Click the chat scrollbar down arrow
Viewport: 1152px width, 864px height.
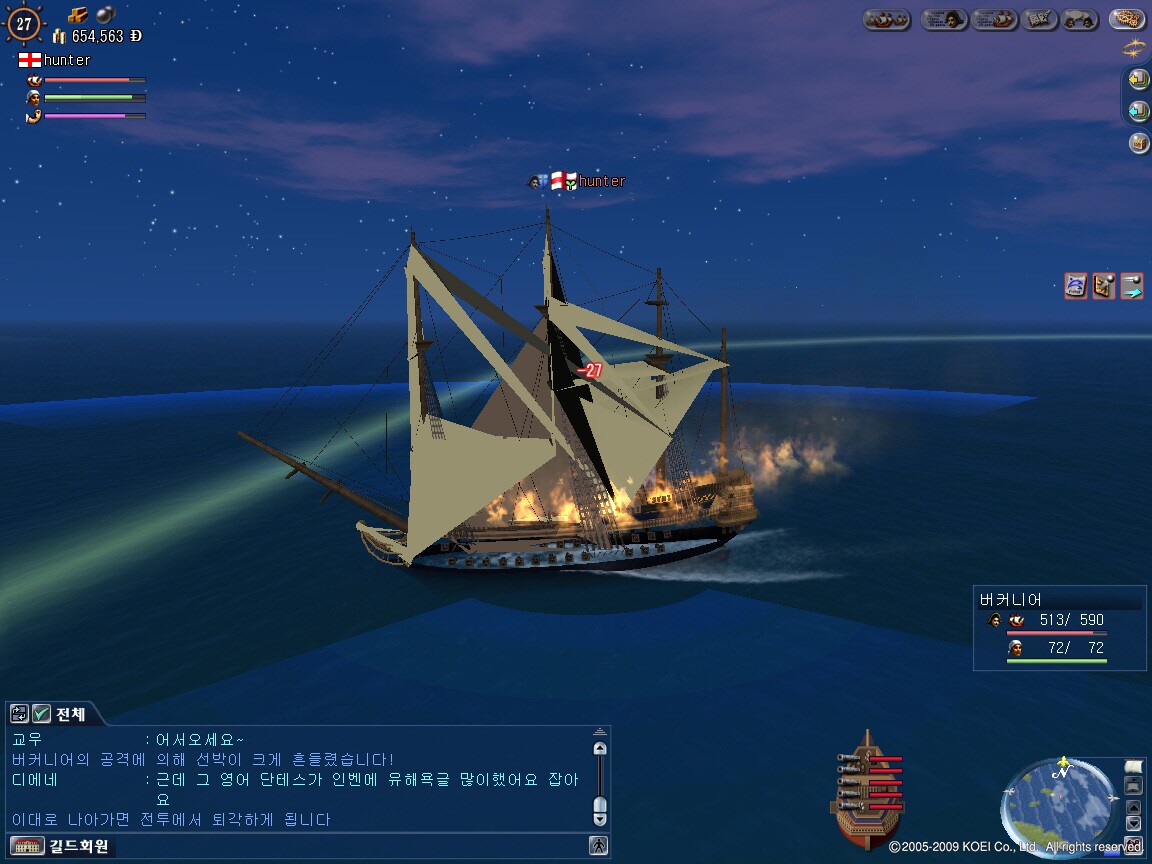pos(600,818)
